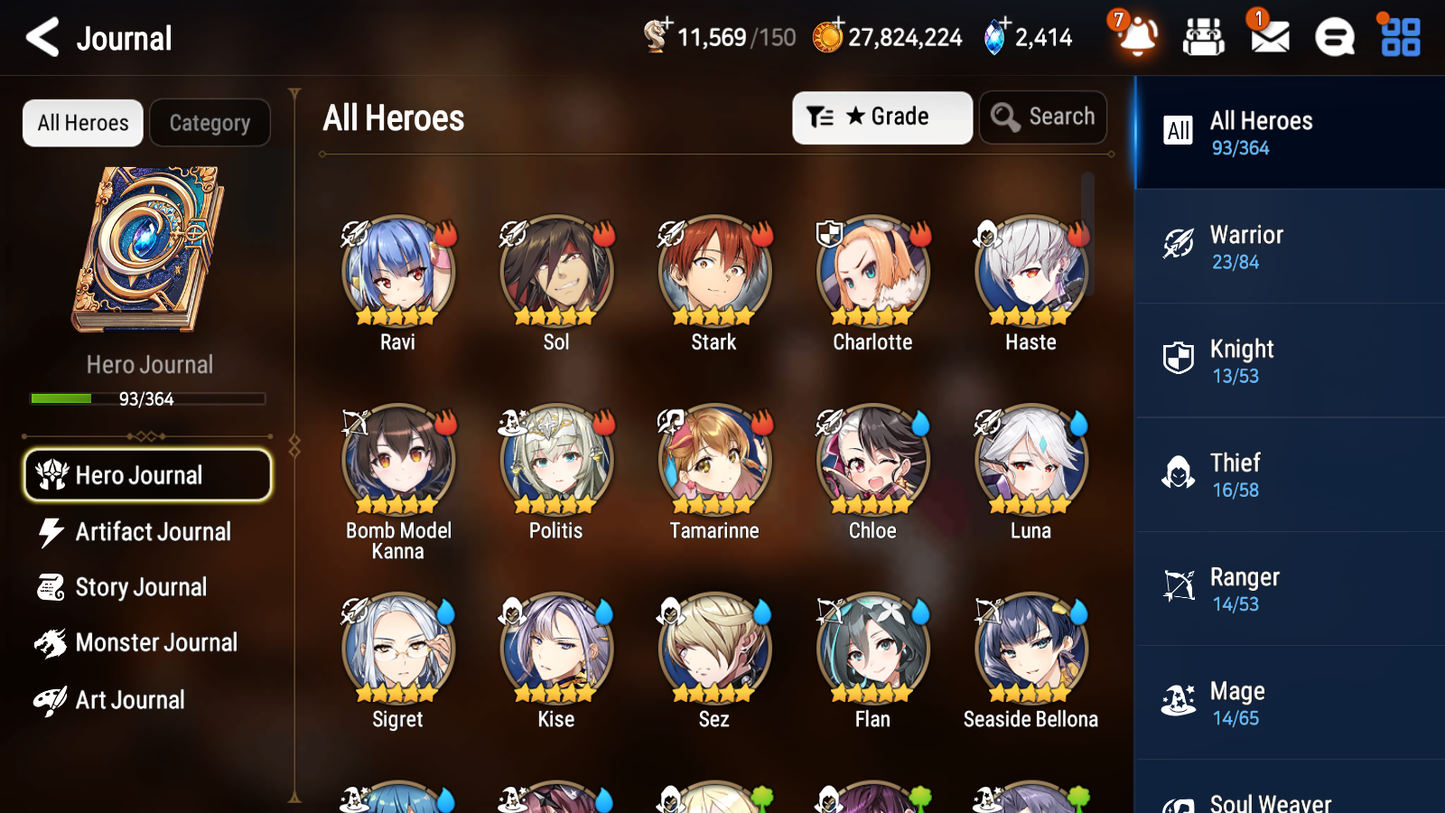Click the Hero Journal progress bar
Screen dimensions: 1445x813
tap(149, 398)
